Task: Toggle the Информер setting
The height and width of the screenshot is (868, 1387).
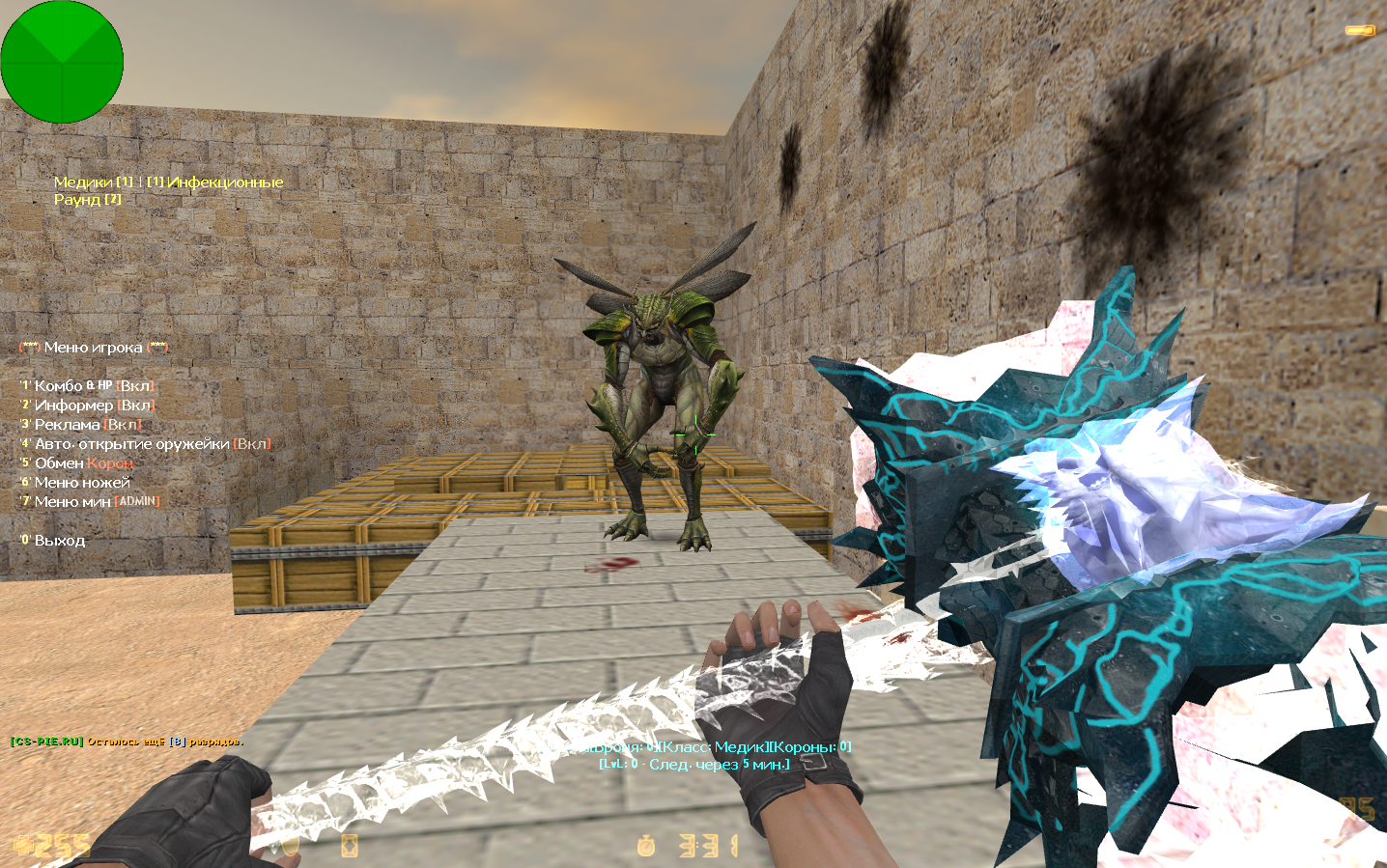Action: coord(87,406)
